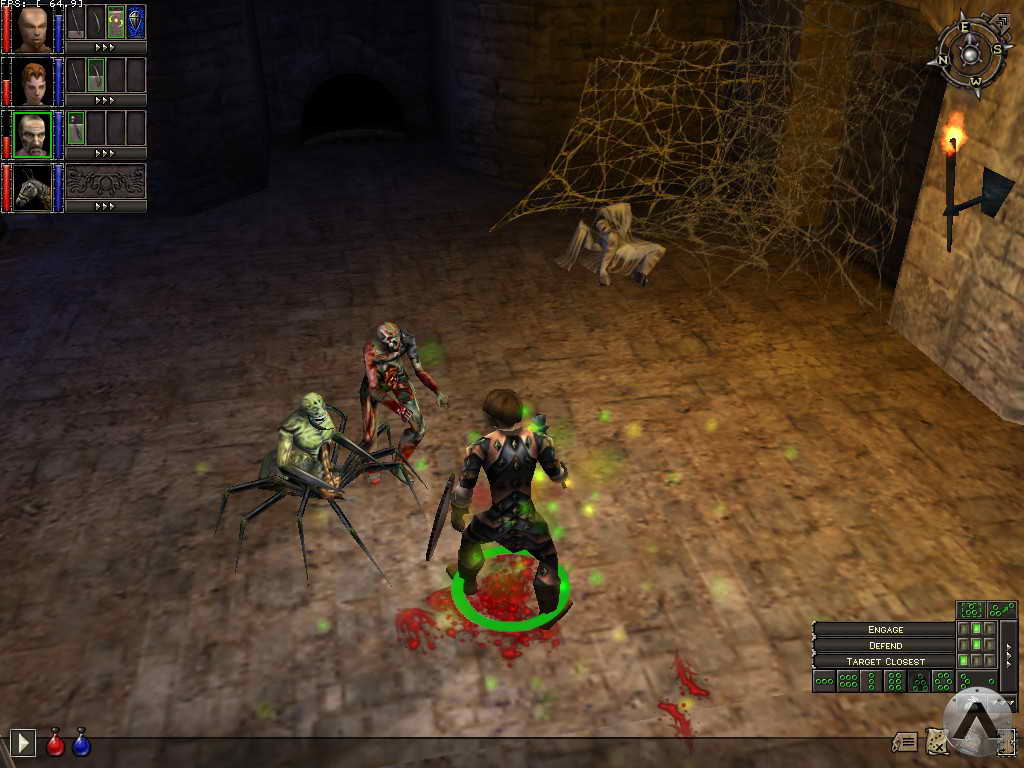Expand first character's equipment arrows bar
Viewport: 1024px width, 768px height.
(106, 47)
